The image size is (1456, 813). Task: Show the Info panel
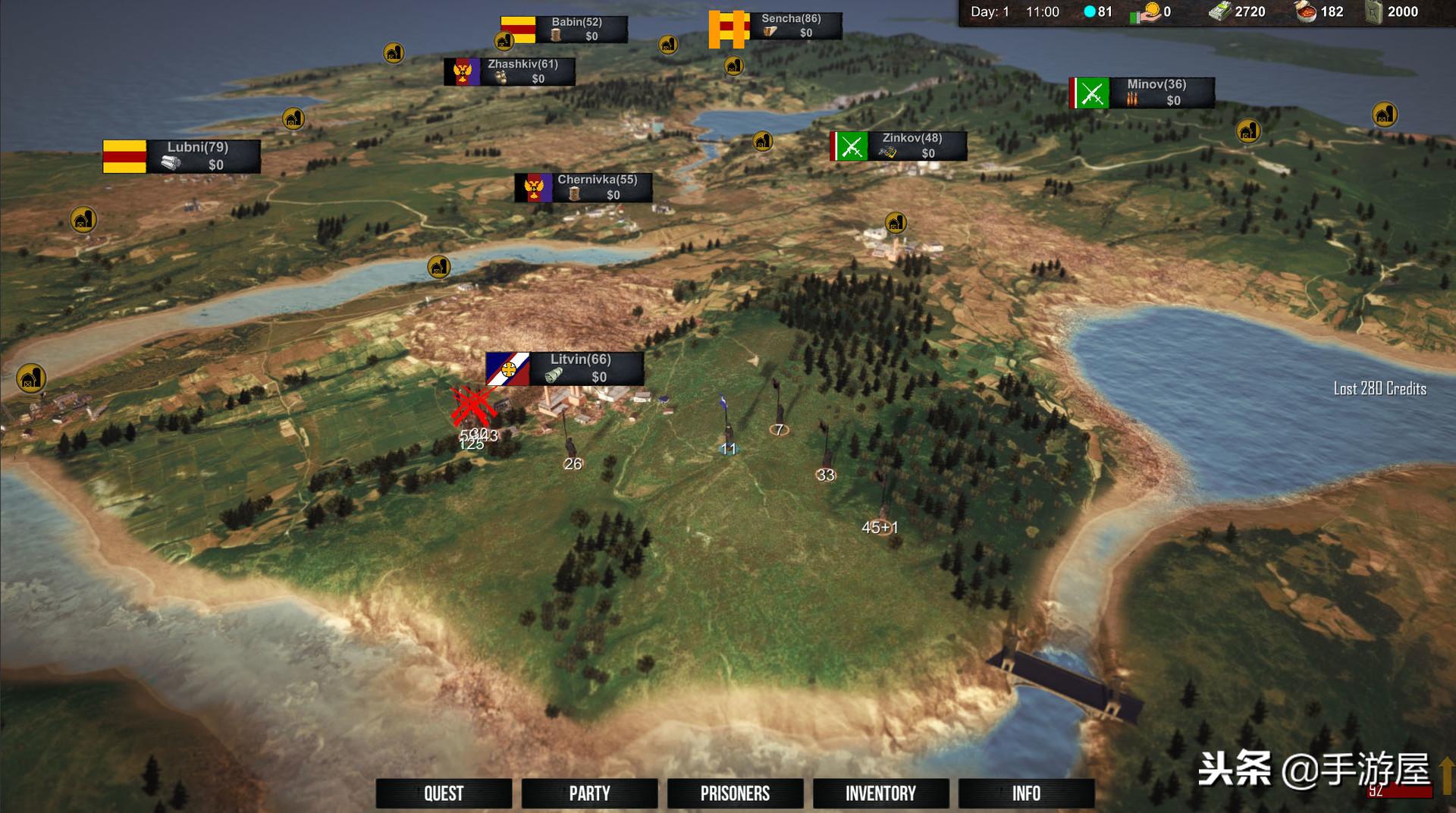(x=1026, y=793)
